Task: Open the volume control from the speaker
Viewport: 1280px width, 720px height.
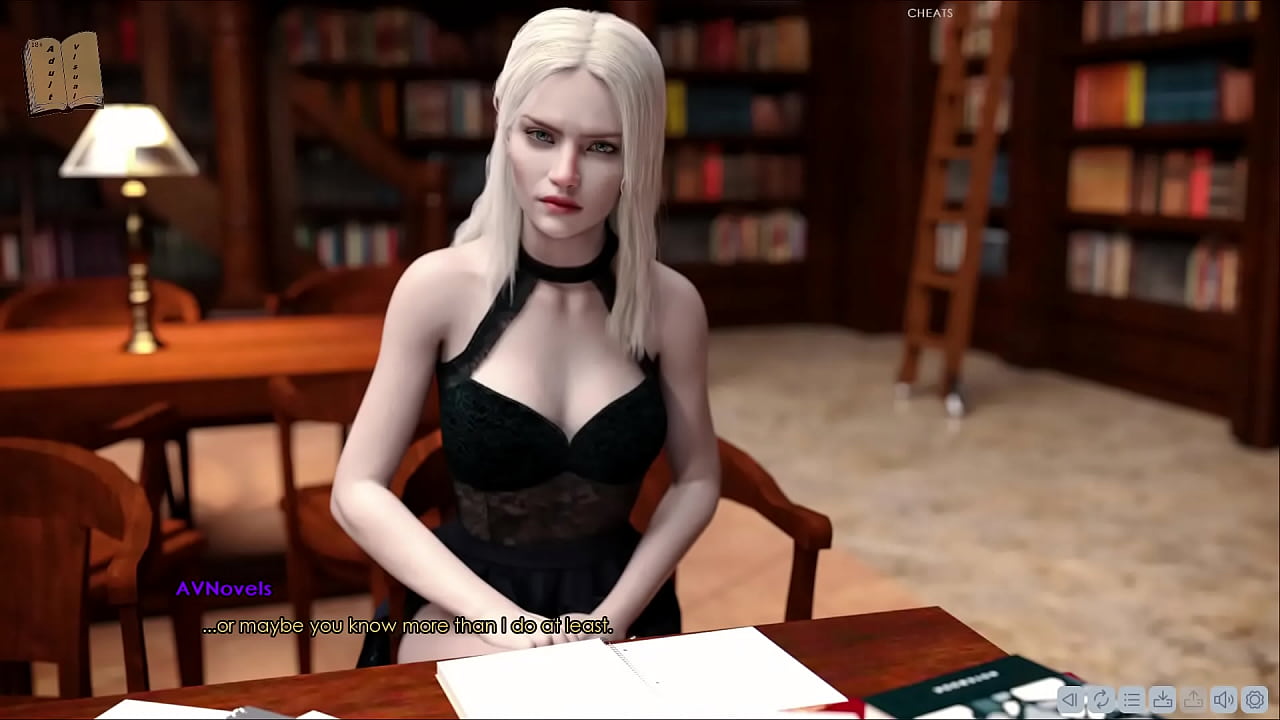Action: pos(1222,700)
